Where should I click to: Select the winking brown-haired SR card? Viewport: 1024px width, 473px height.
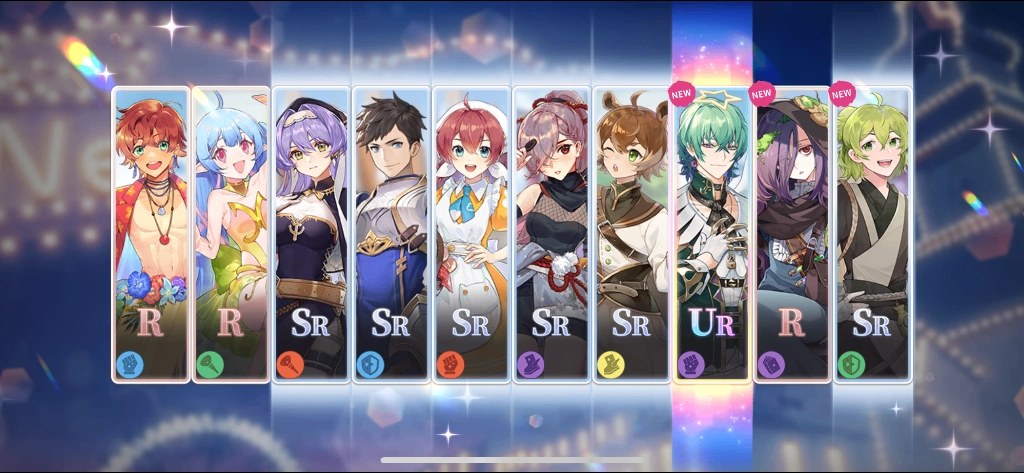coord(631,235)
